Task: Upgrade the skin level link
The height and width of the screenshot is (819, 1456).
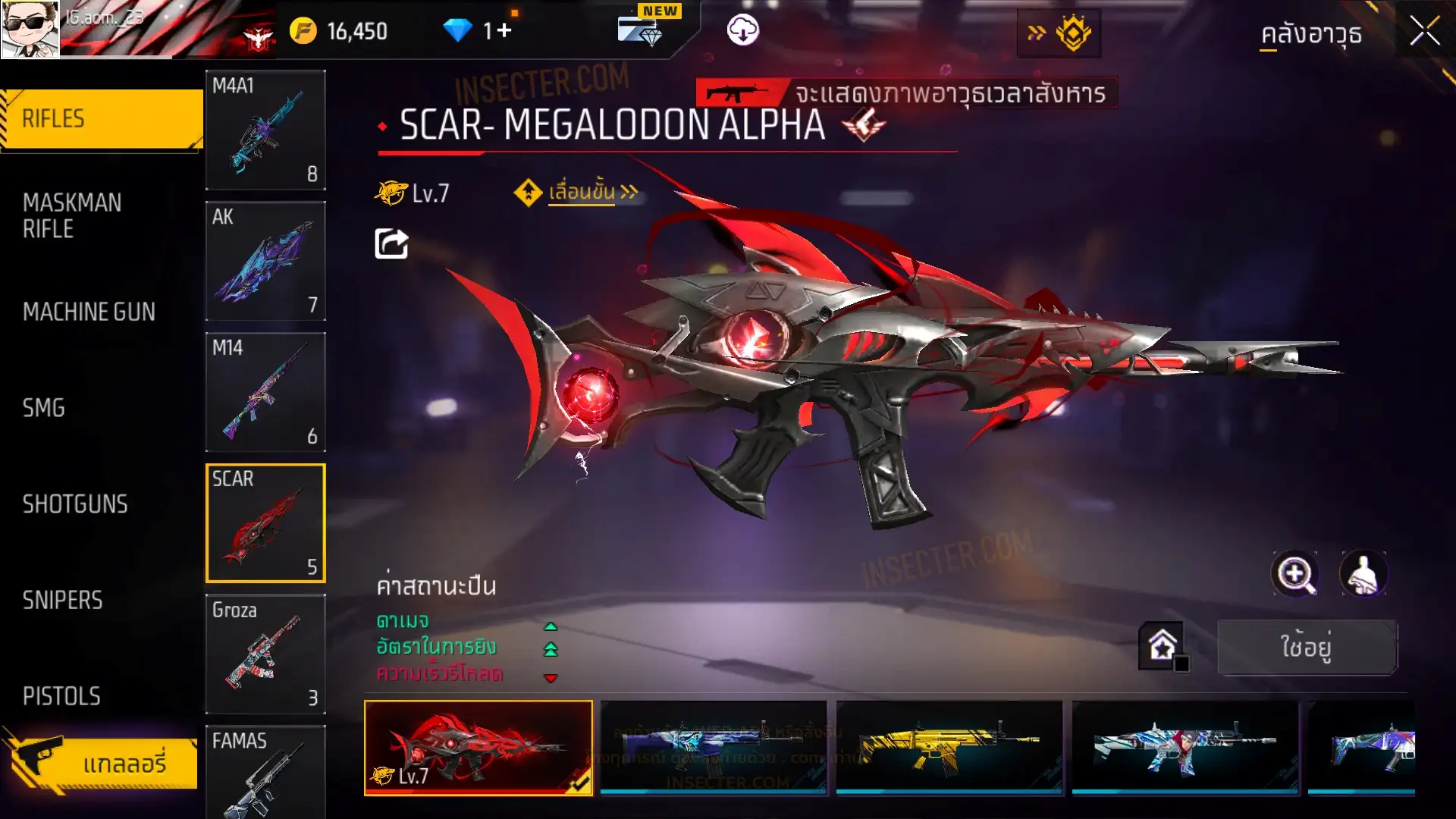Action: [x=580, y=193]
